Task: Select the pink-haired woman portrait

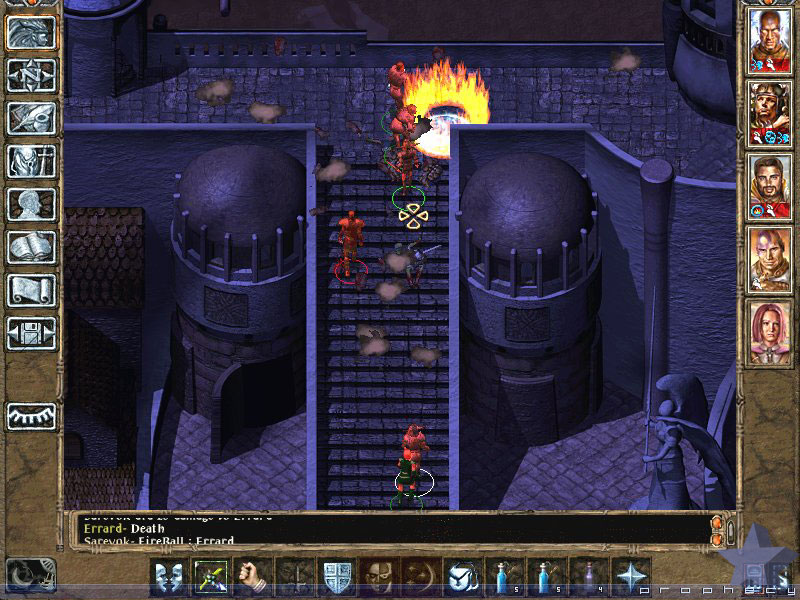Action: (x=768, y=332)
